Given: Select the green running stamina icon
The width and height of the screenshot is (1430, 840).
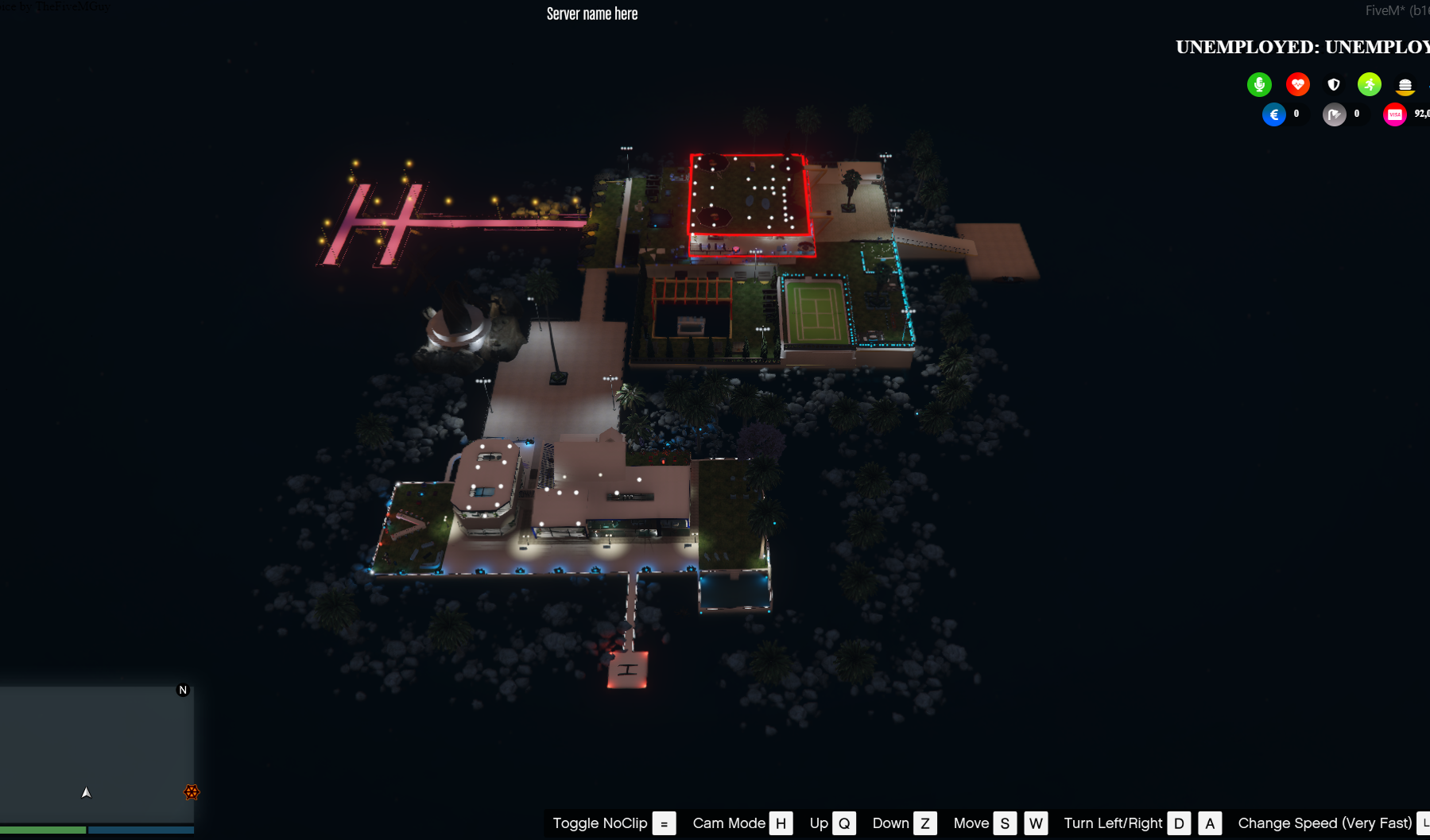Looking at the screenshot, I should coord(1369,84).
